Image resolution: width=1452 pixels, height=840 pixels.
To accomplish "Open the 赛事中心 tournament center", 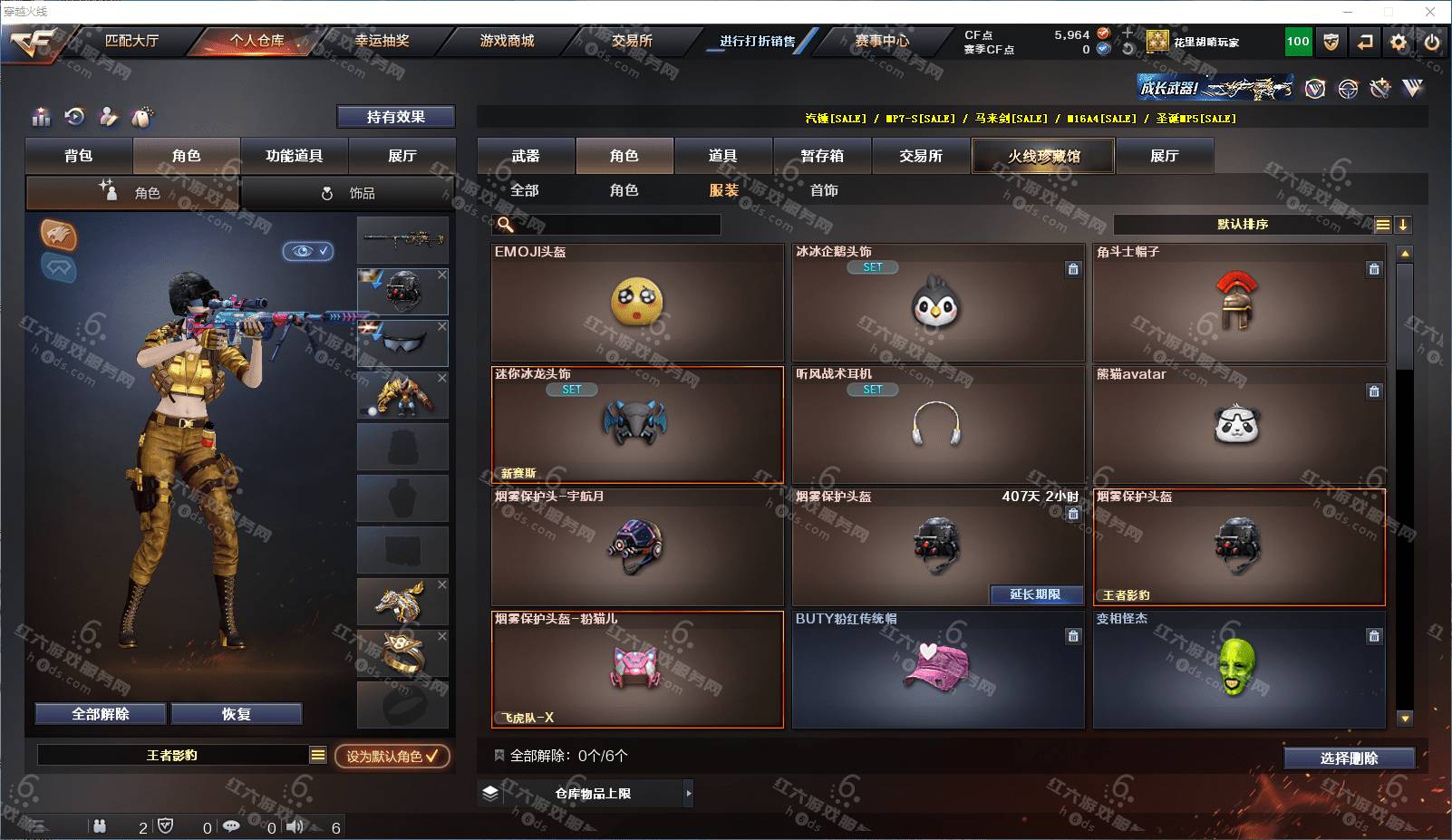I will click(x=881, y=41).
